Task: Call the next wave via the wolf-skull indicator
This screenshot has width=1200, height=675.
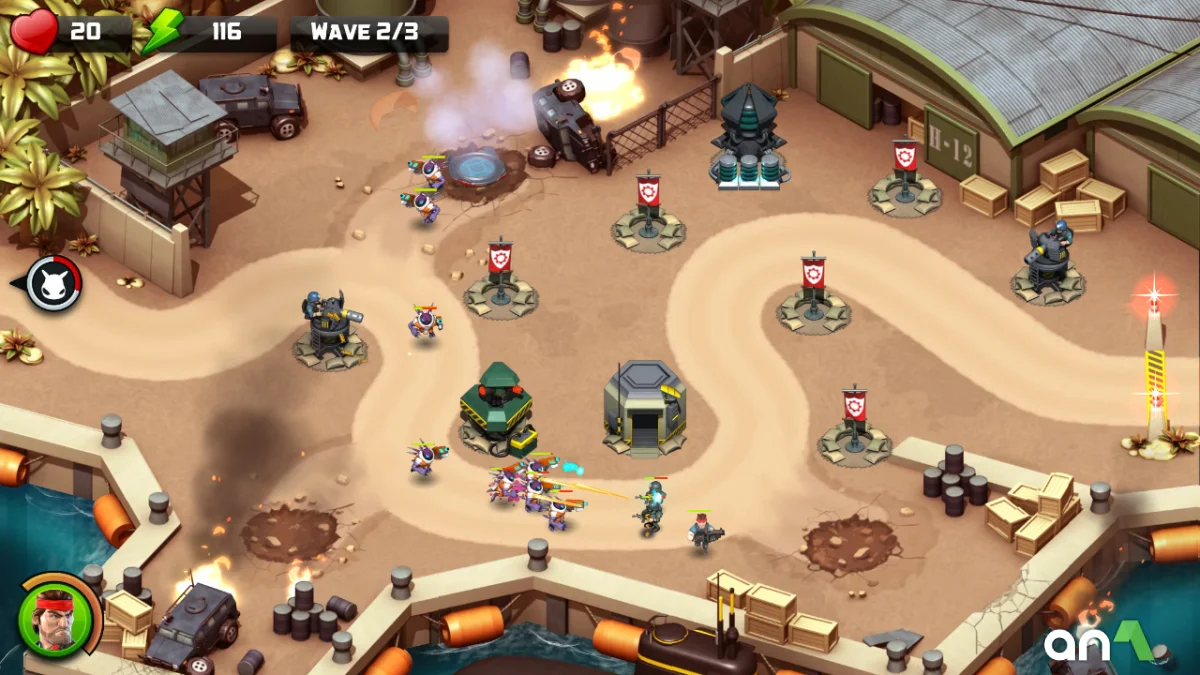Action: pos(52,284)
